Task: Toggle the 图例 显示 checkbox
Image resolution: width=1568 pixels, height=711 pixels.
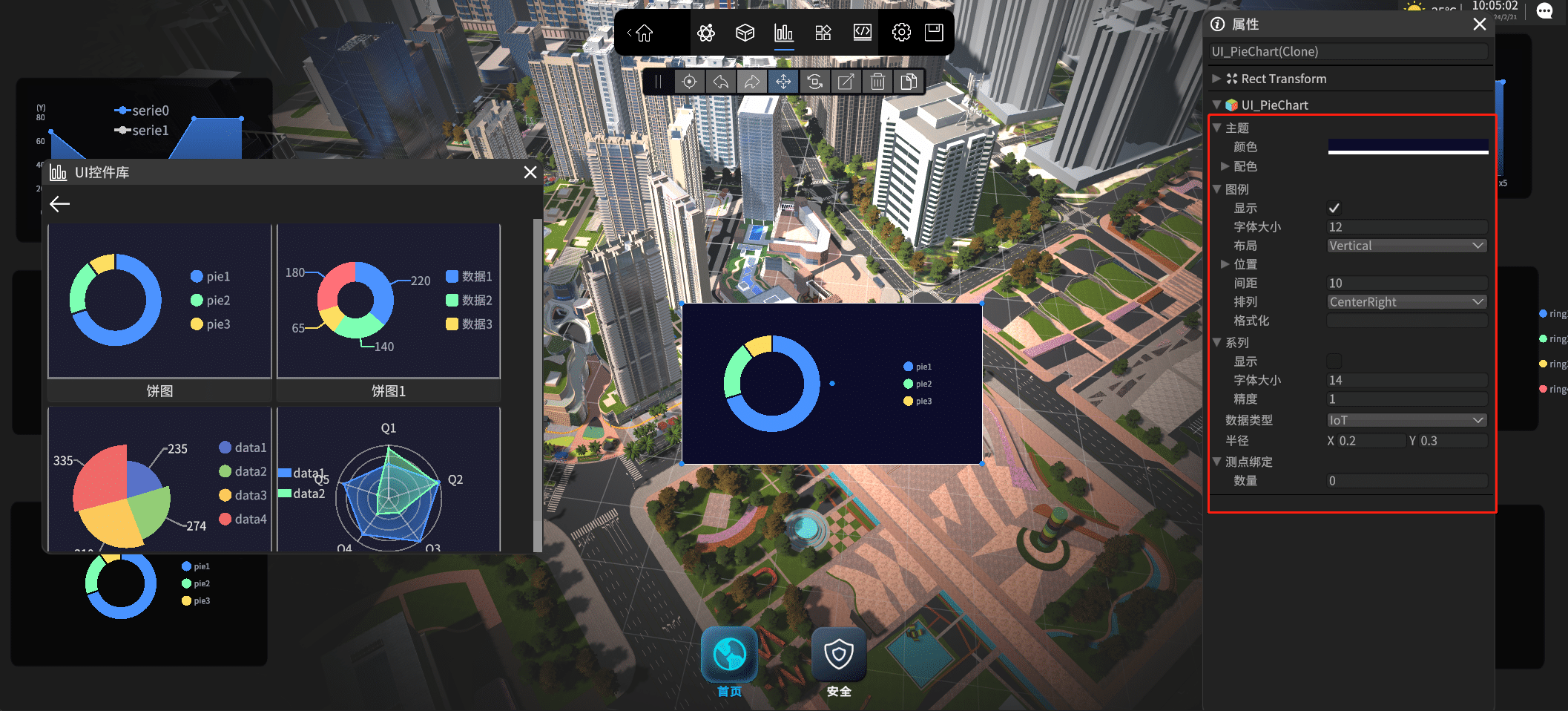Action: pyautogui.click(x=1334, y=209)
